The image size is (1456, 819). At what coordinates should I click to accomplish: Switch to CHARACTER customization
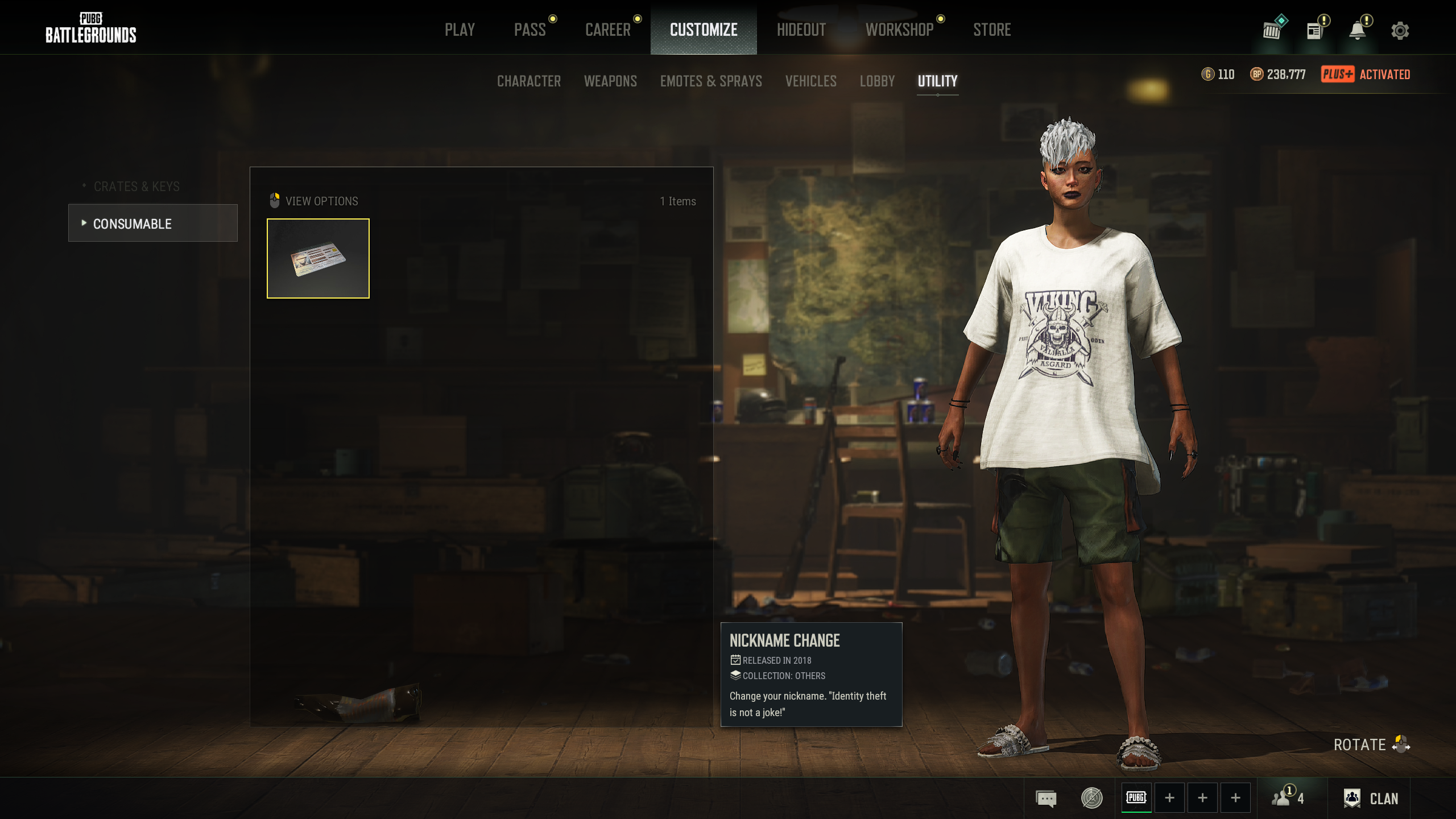tap(529, 81)
